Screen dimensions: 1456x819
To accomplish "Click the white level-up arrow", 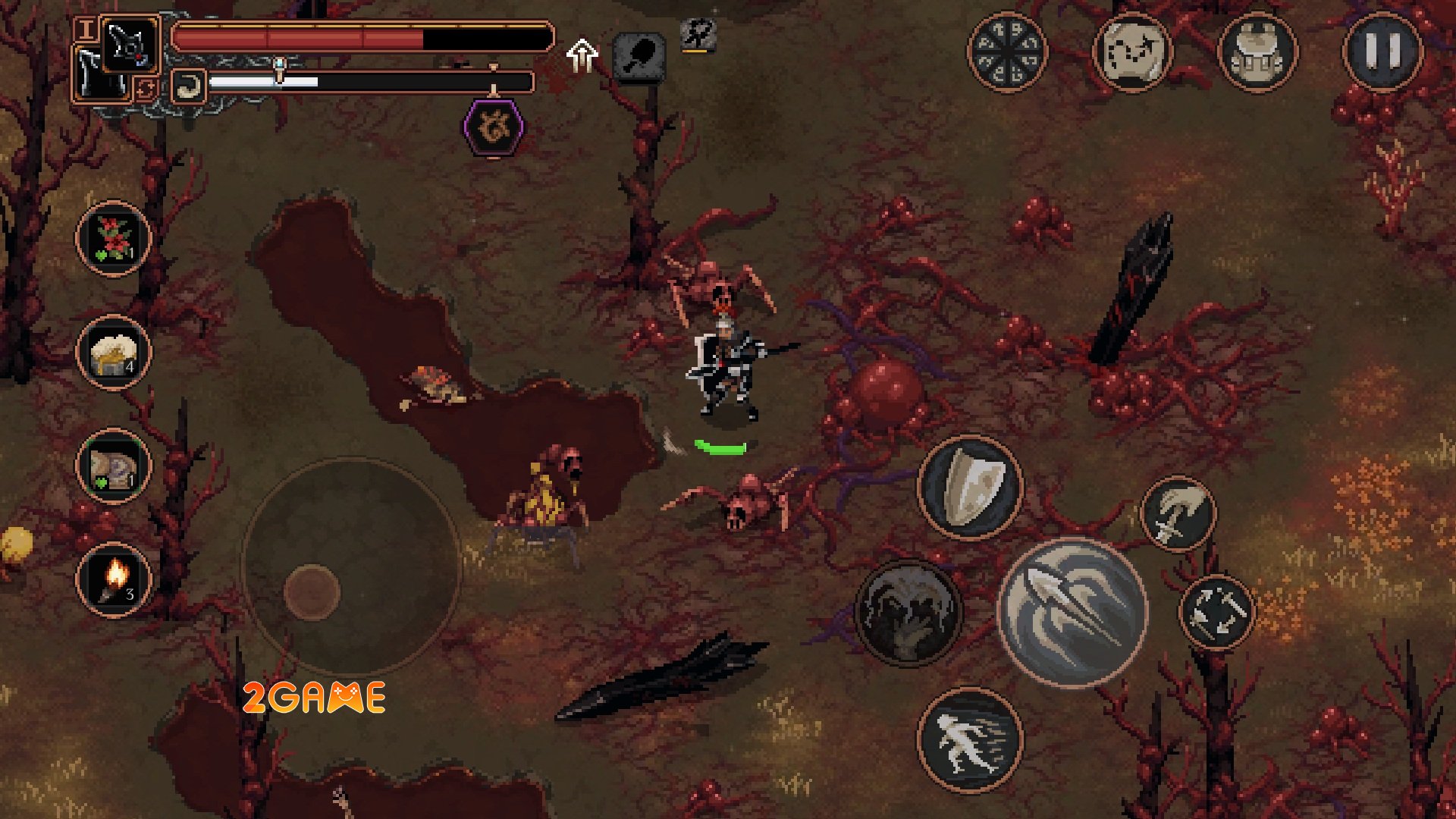I will click(x=582, y=55).
